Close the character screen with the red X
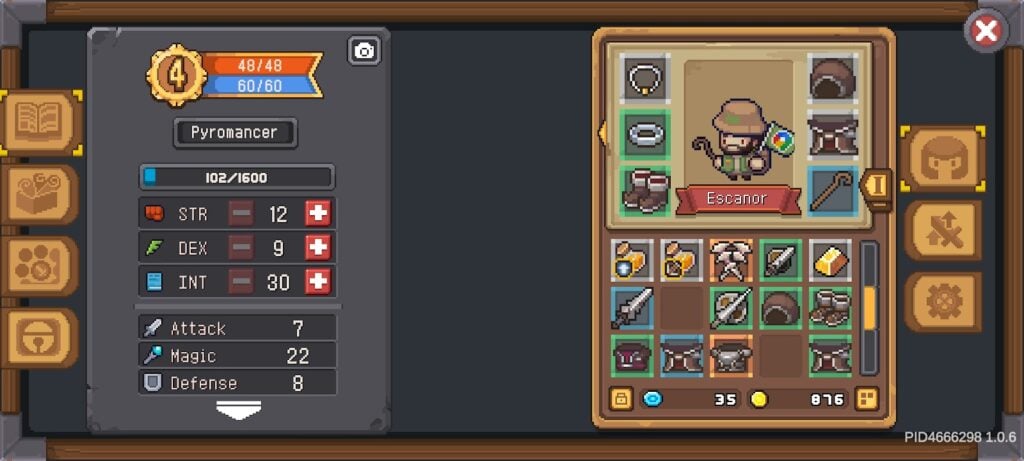This screenshot has height=461, width=1024. [986, 31]
